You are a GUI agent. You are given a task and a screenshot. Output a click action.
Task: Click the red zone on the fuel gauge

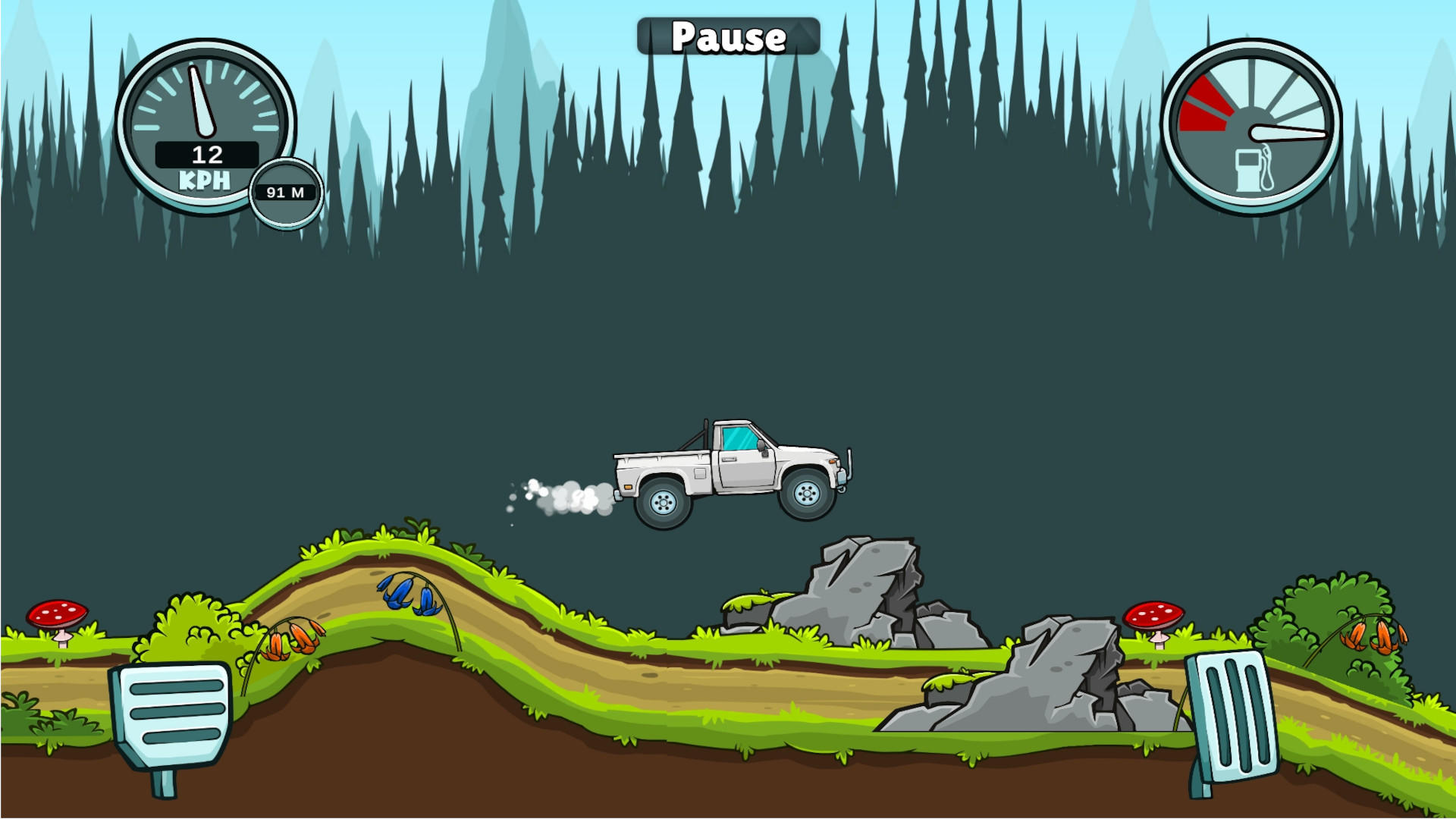1206,102
